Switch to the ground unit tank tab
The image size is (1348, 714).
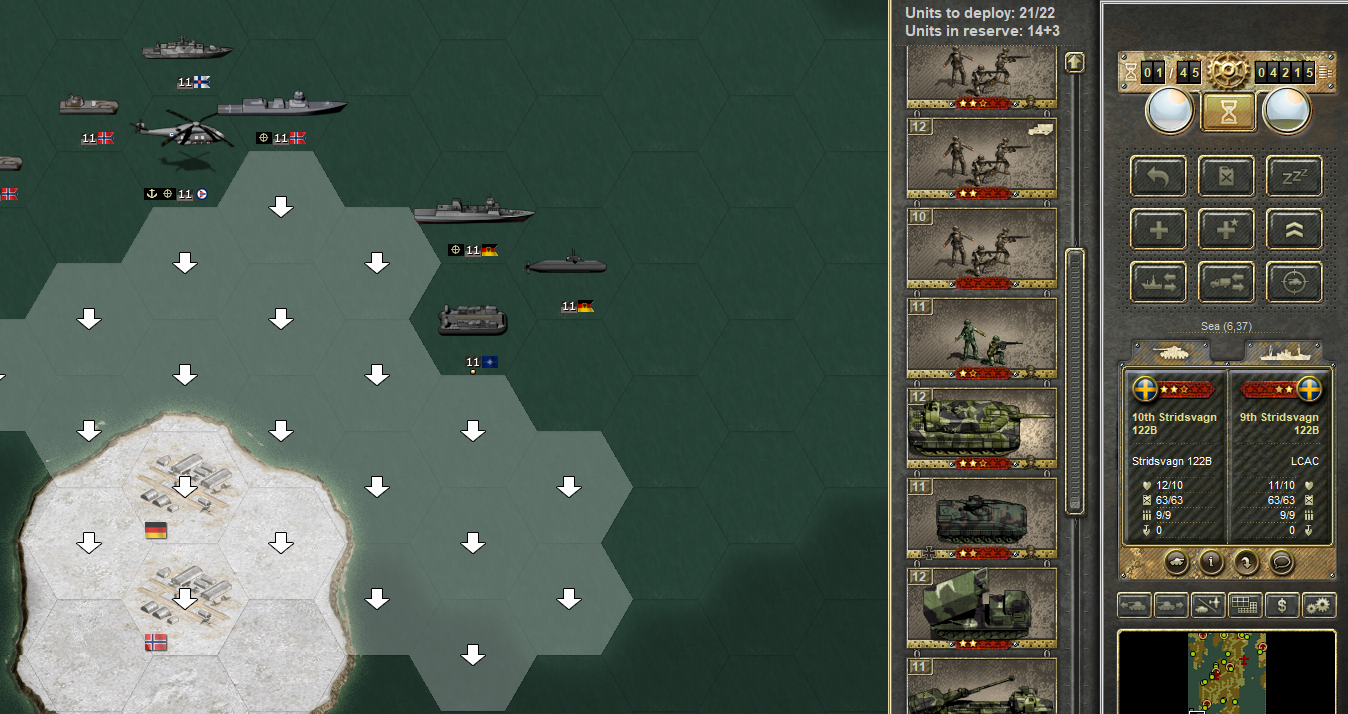point(1170,352)
